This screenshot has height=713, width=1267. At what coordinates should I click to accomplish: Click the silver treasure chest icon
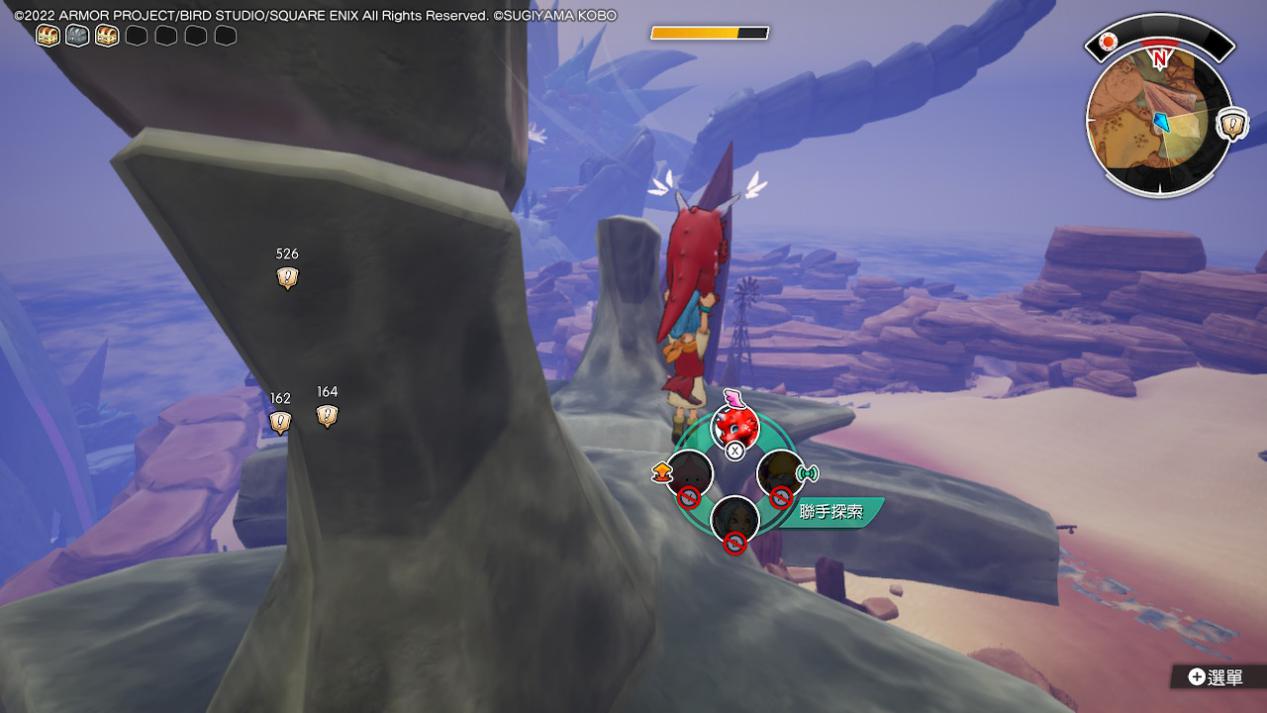[77, 36]
